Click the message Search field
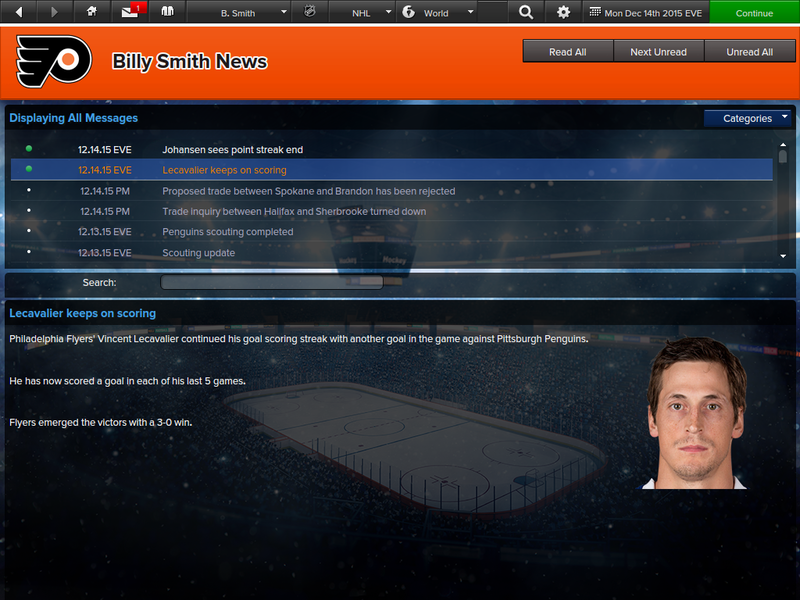 [272, 283]
